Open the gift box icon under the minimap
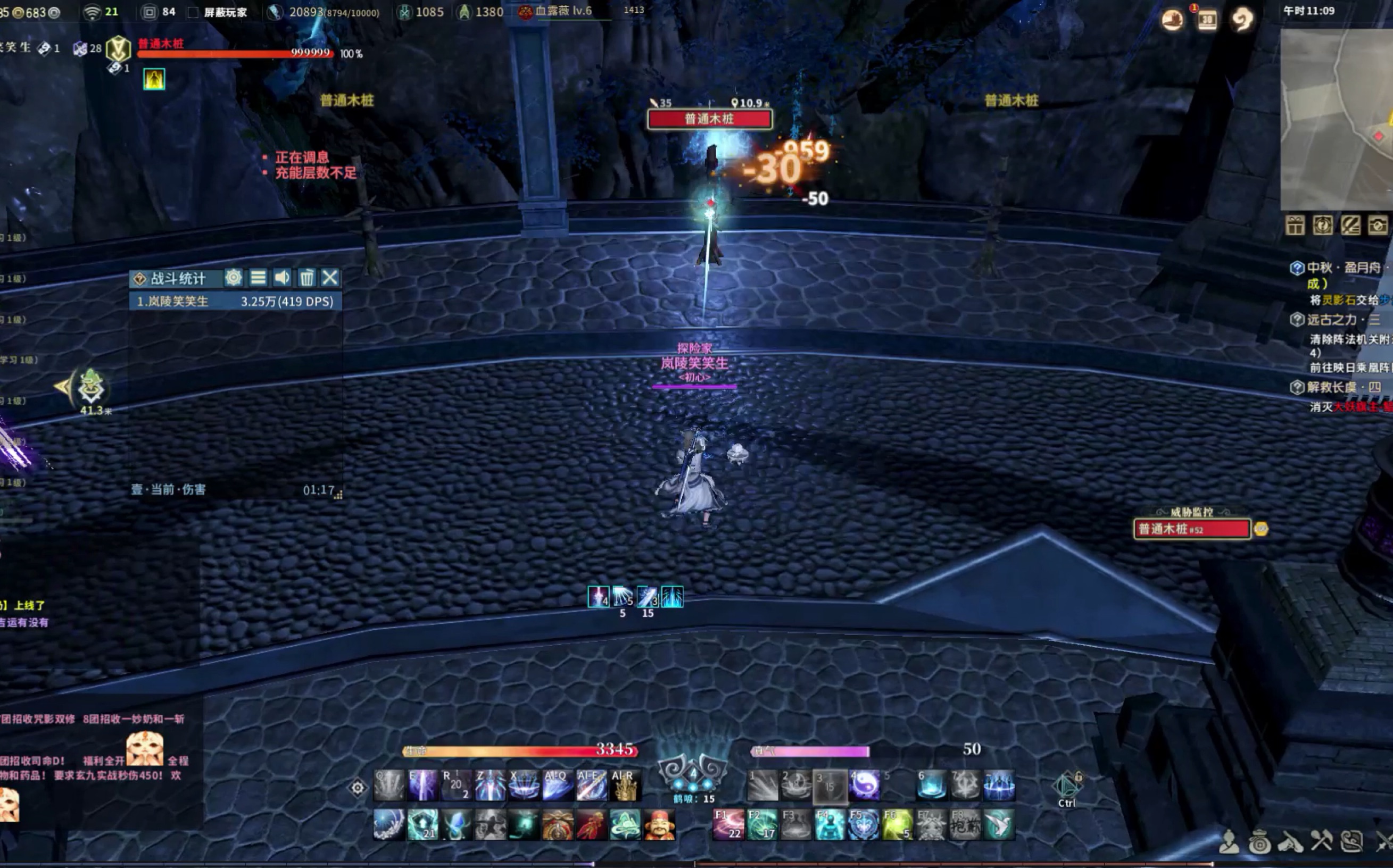This screenshot has width=1393, height=868. pyautogui.click(x=1295, y=226)
